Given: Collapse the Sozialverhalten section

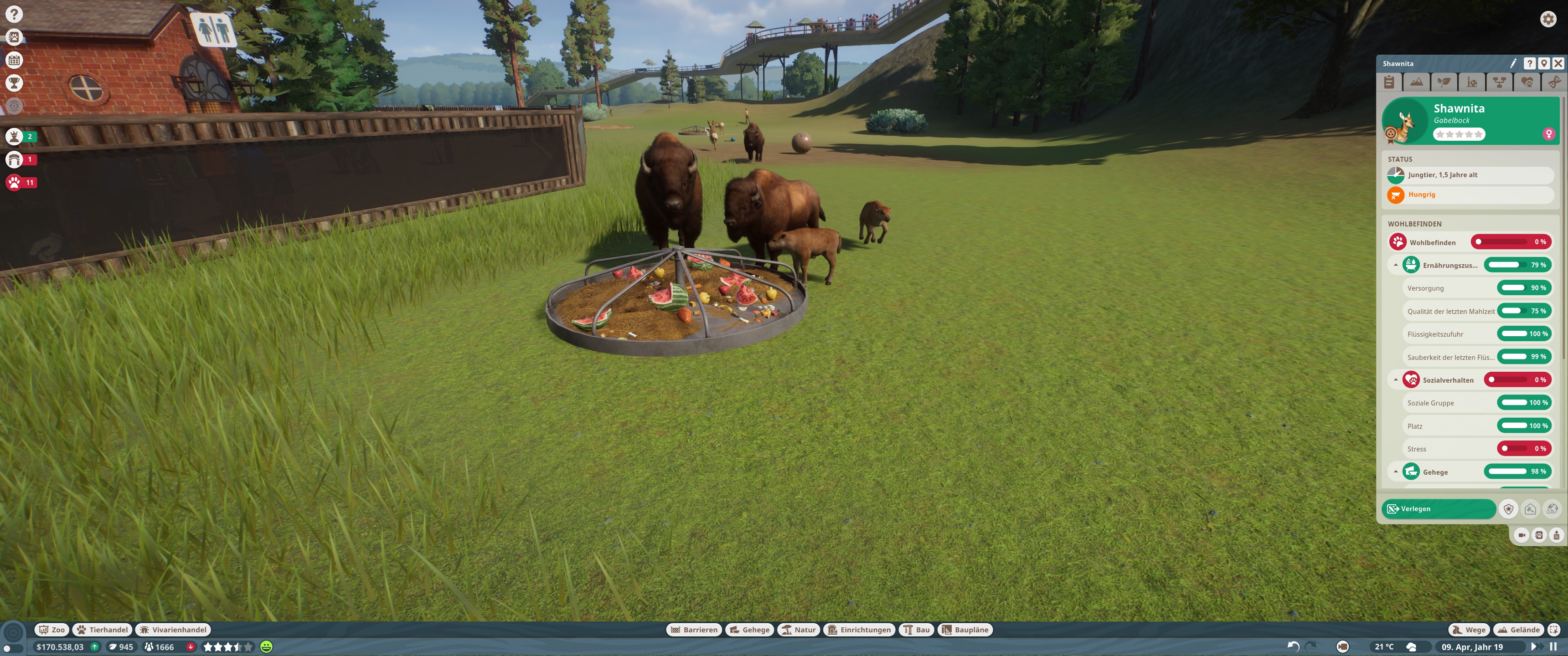Looking at the screenshot, I should point(1396,380).
